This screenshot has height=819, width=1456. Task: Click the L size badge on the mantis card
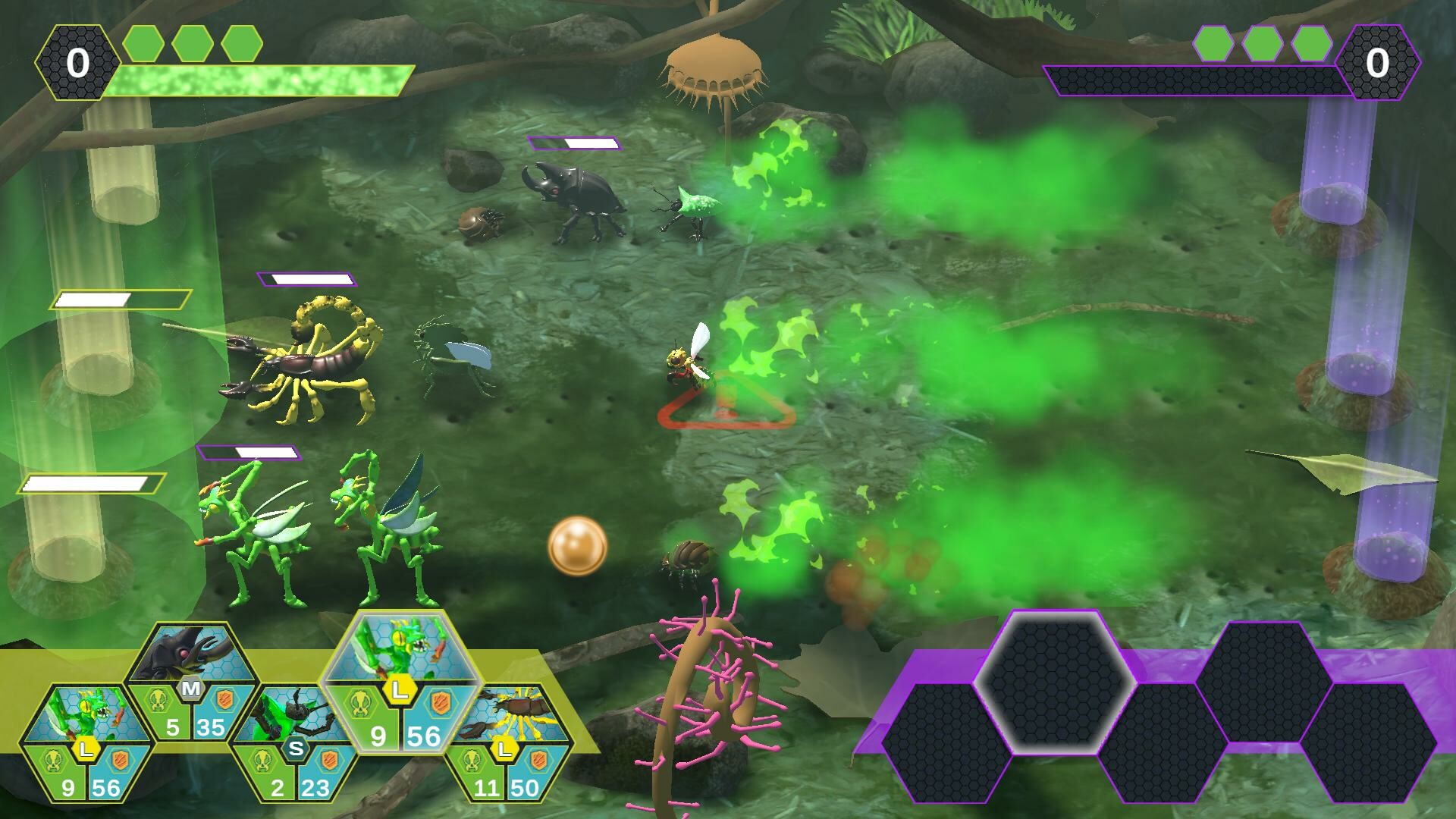click(399, 688)
